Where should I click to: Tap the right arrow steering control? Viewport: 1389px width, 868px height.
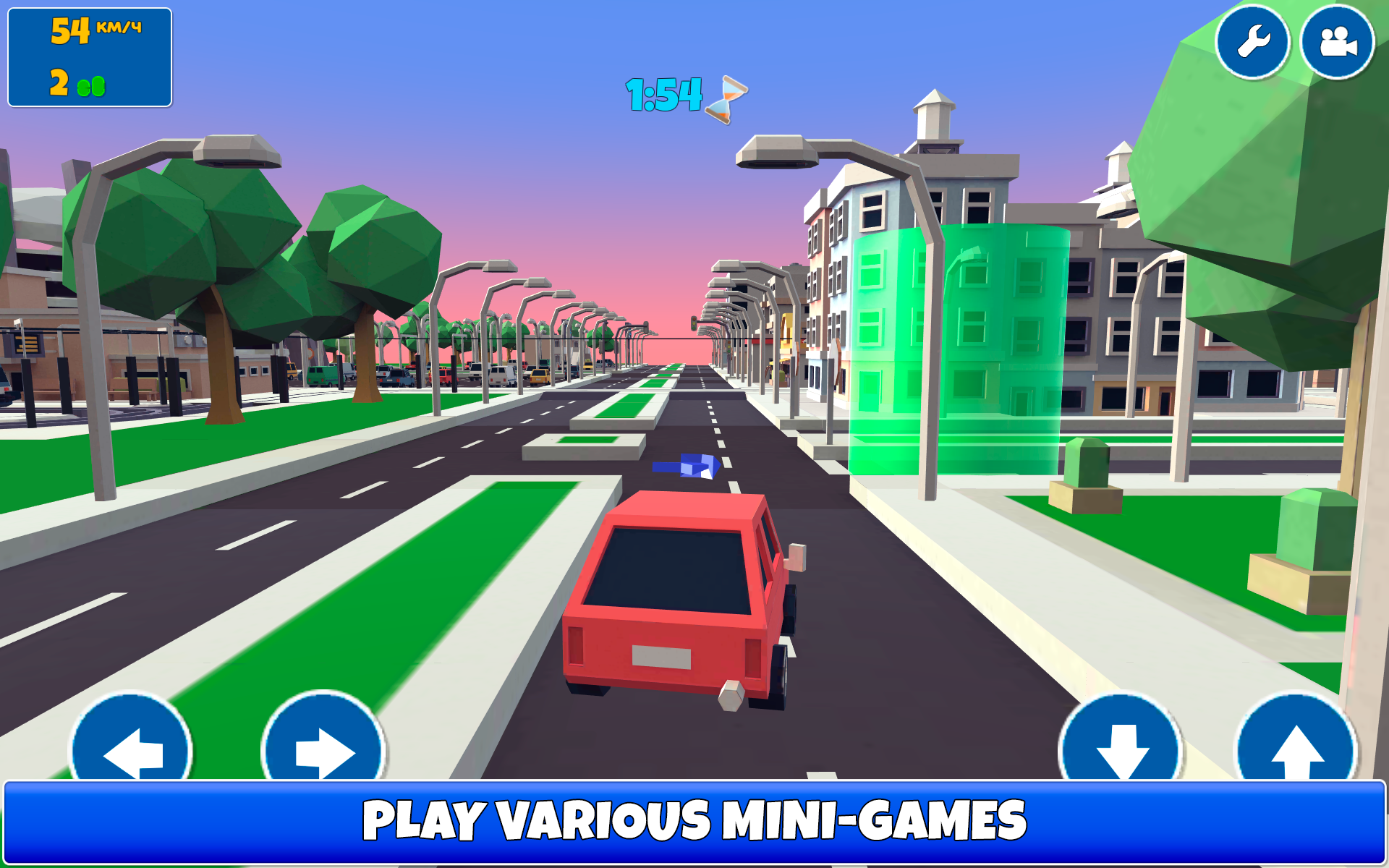pyautogui.click(x=324, y=750)
